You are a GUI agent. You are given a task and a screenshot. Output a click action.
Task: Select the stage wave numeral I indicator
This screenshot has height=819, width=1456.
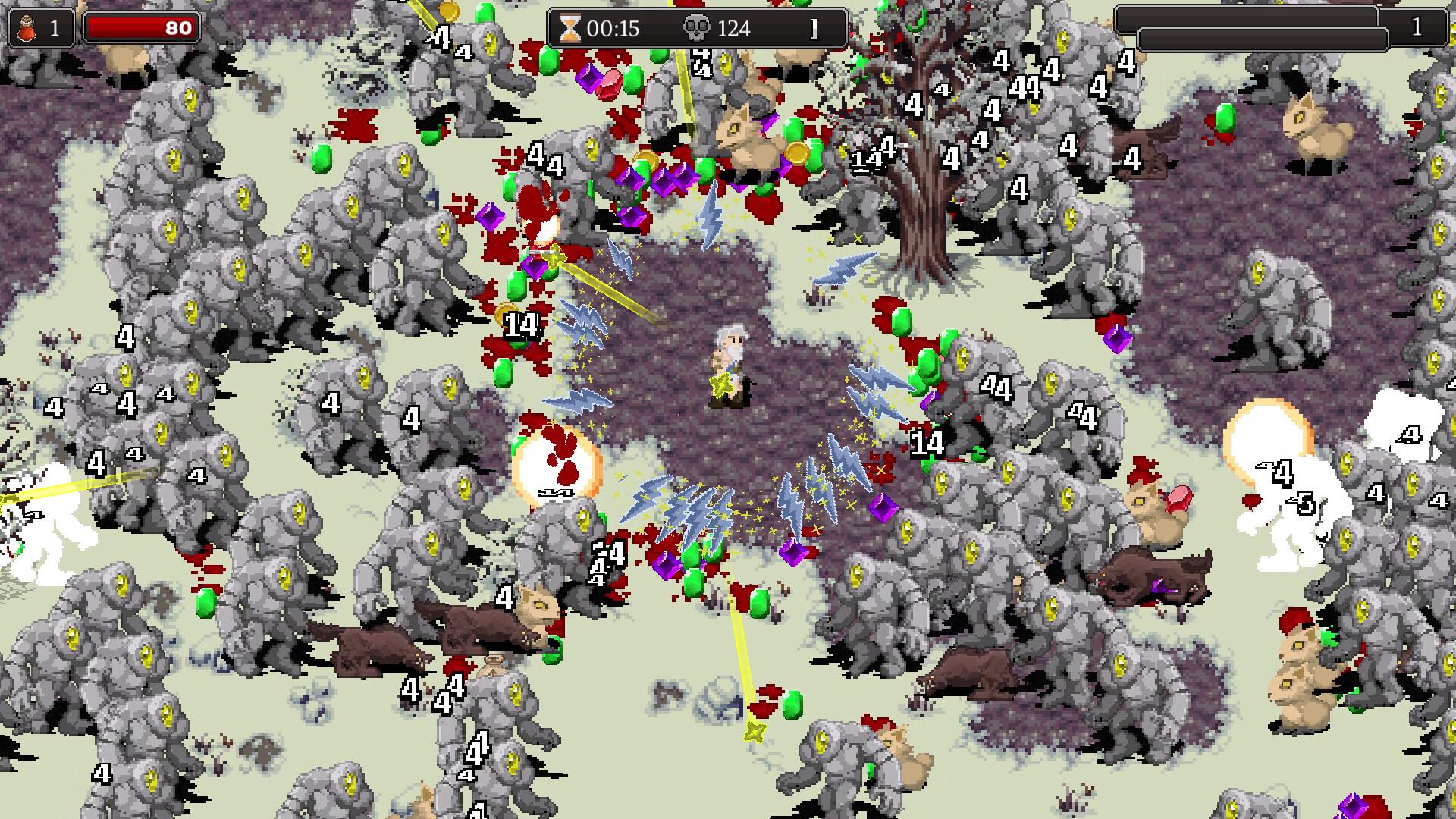pos(814,30)
